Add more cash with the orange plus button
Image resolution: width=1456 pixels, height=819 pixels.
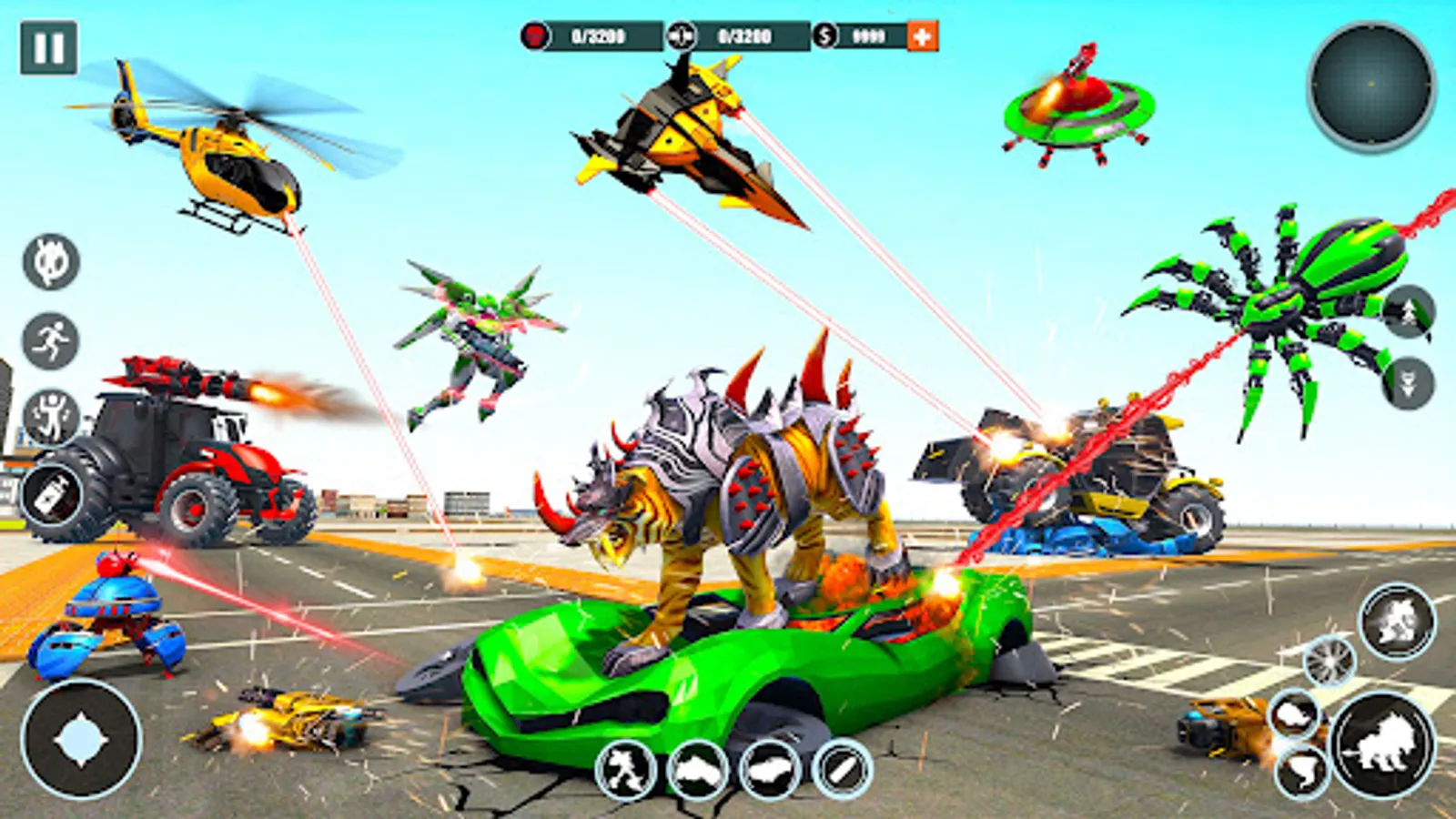click(922, 36)
